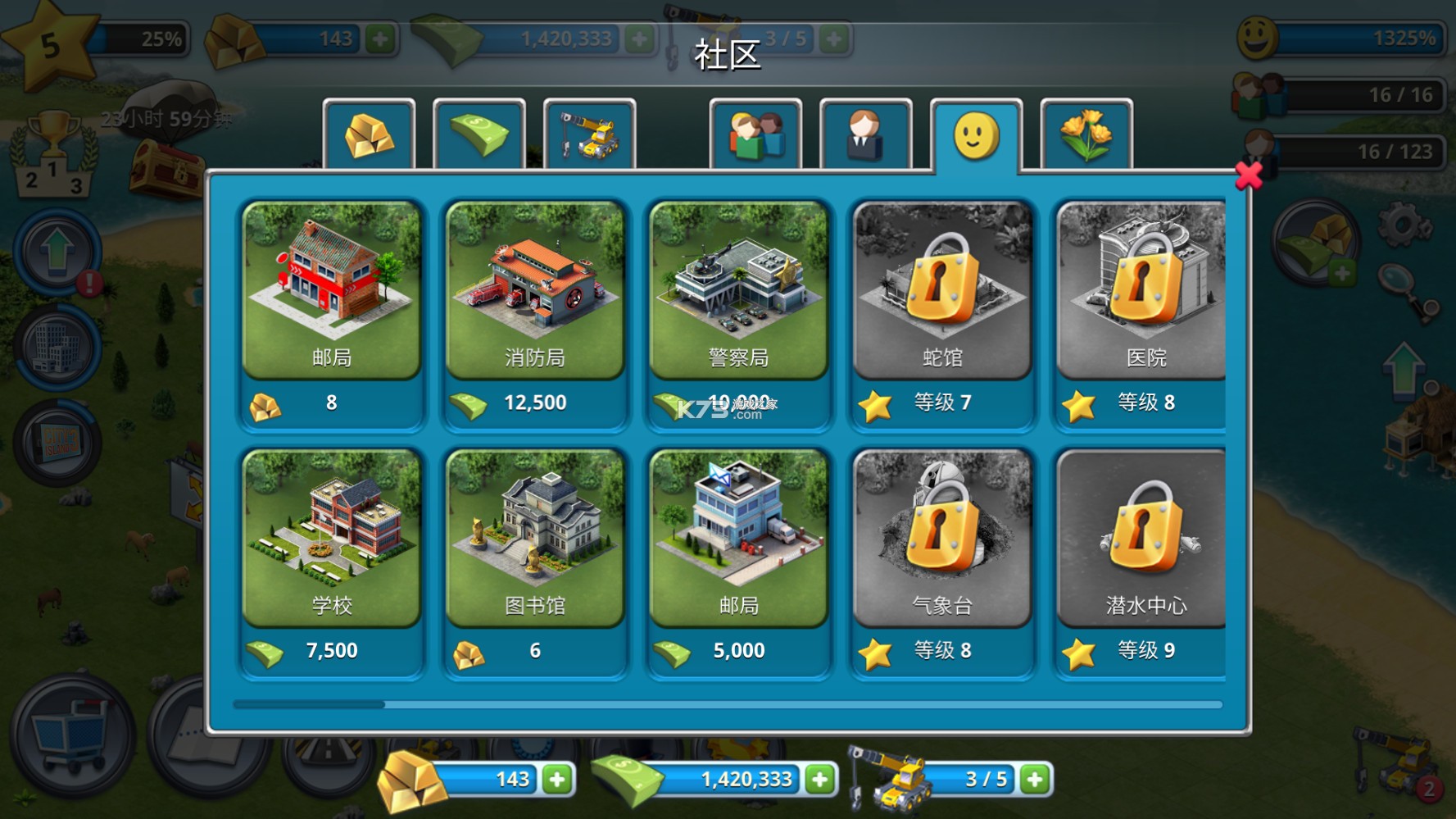Expand crane capacity with the plus button
Viewport: 1456px width, 819px height.
pyautogui.click(x=1035, y=779)
